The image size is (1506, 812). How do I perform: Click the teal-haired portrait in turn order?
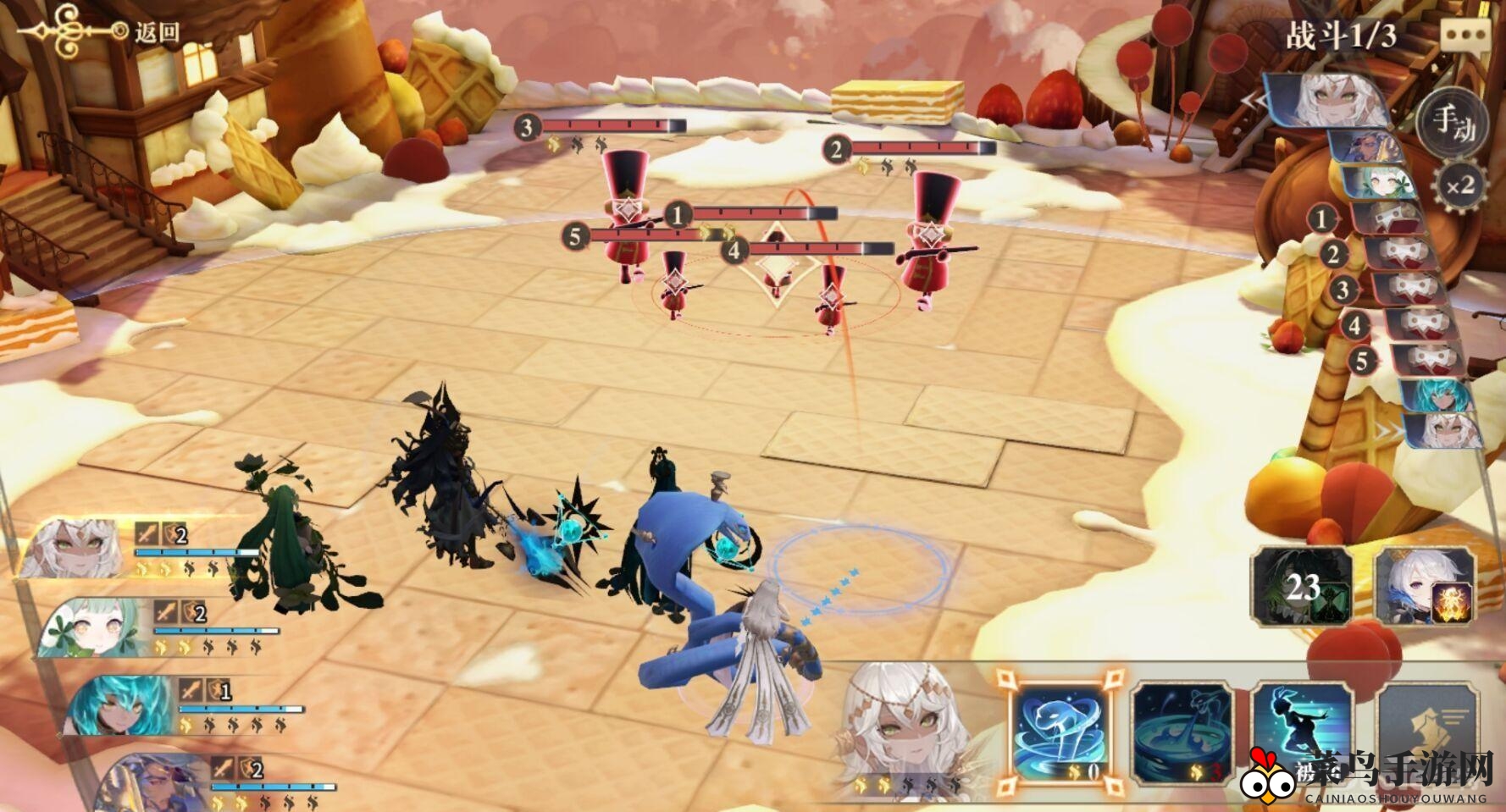pos(1436,395)
